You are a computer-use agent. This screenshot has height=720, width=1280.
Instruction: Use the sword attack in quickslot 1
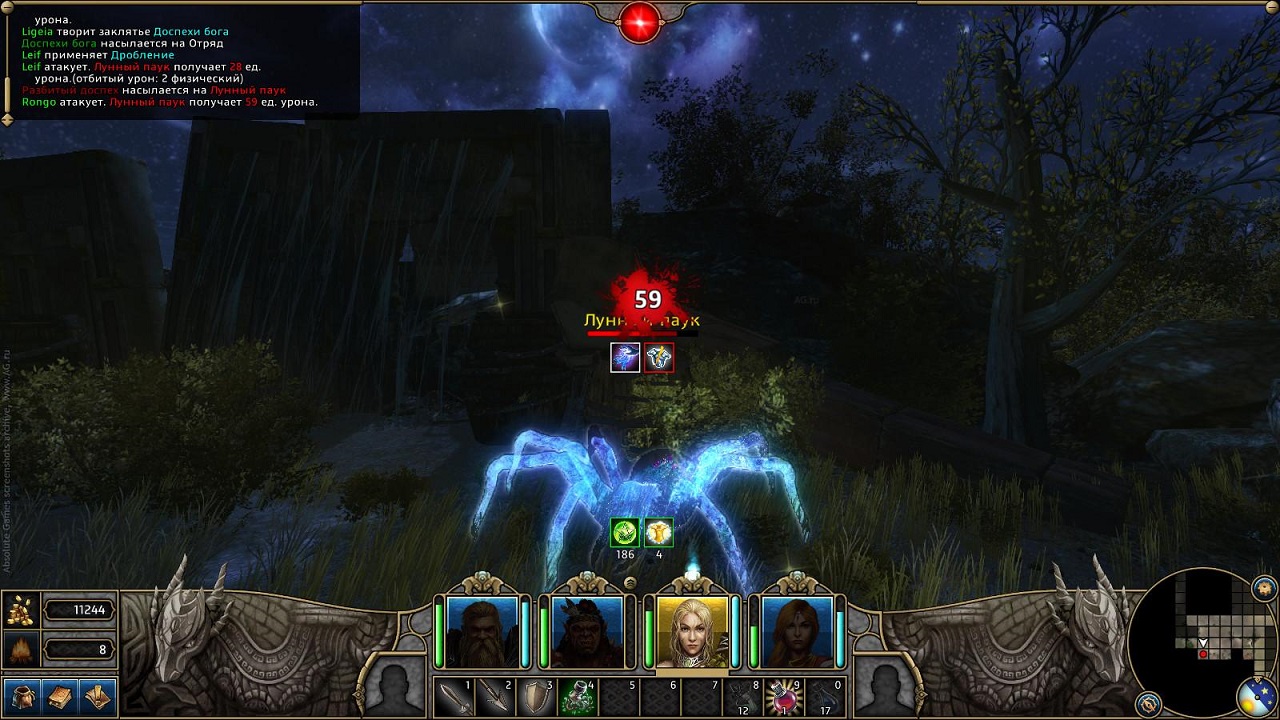coord(453,697)
